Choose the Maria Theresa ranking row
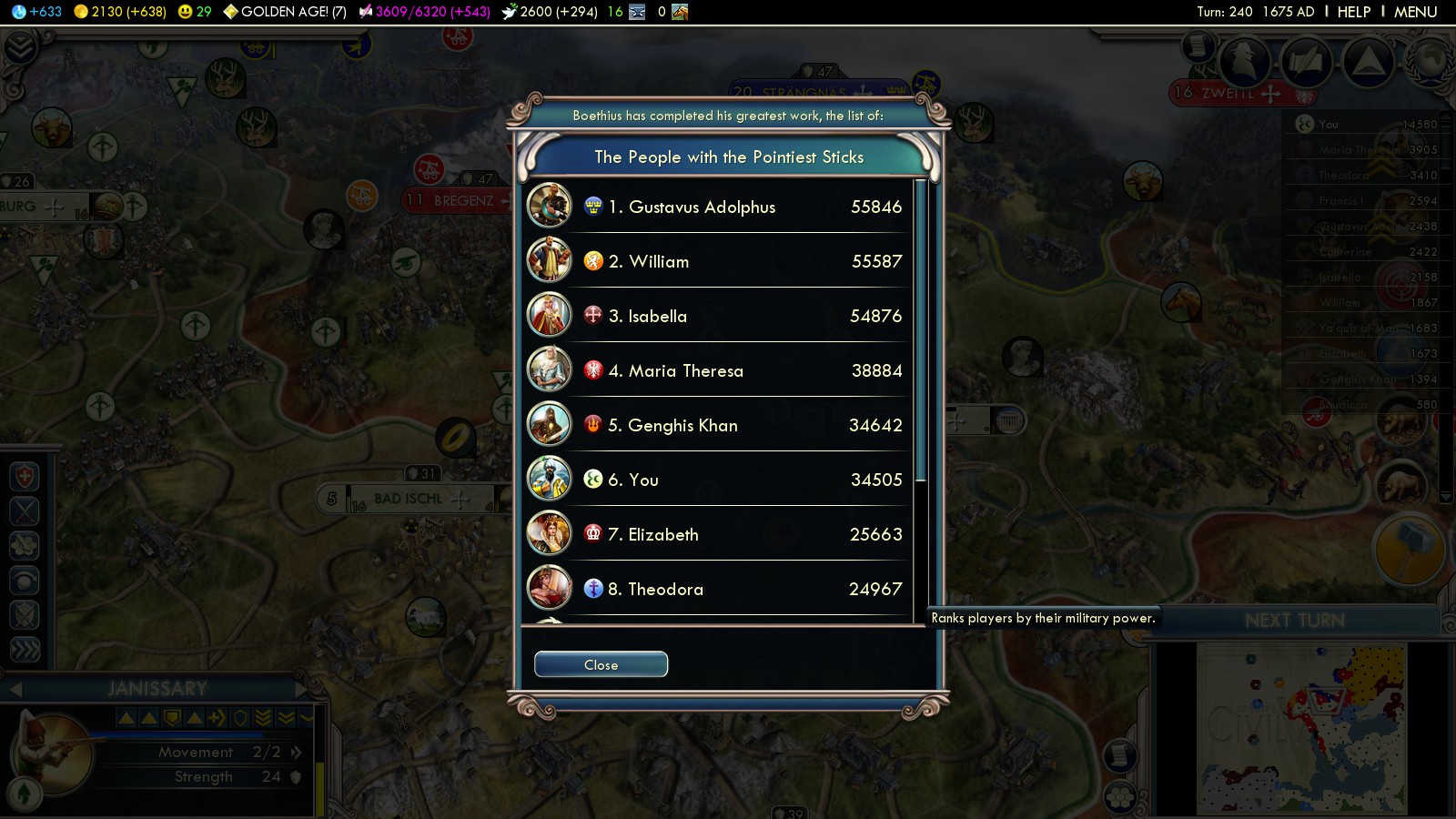This screenshot has width=1456, height=819. tap(717, 370)
